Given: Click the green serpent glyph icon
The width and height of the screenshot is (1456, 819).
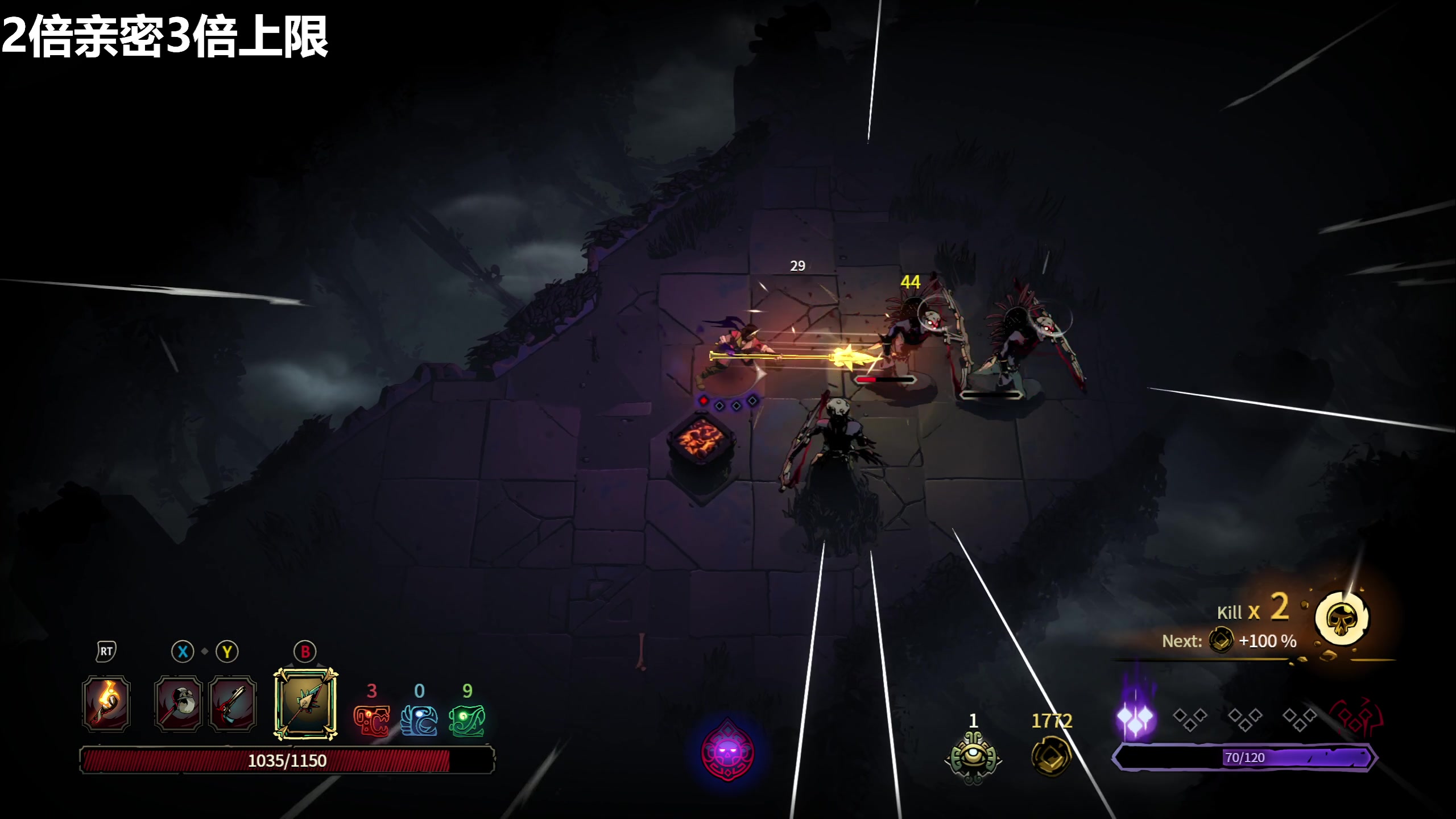Looking at the screenshot, I should 467,720.
